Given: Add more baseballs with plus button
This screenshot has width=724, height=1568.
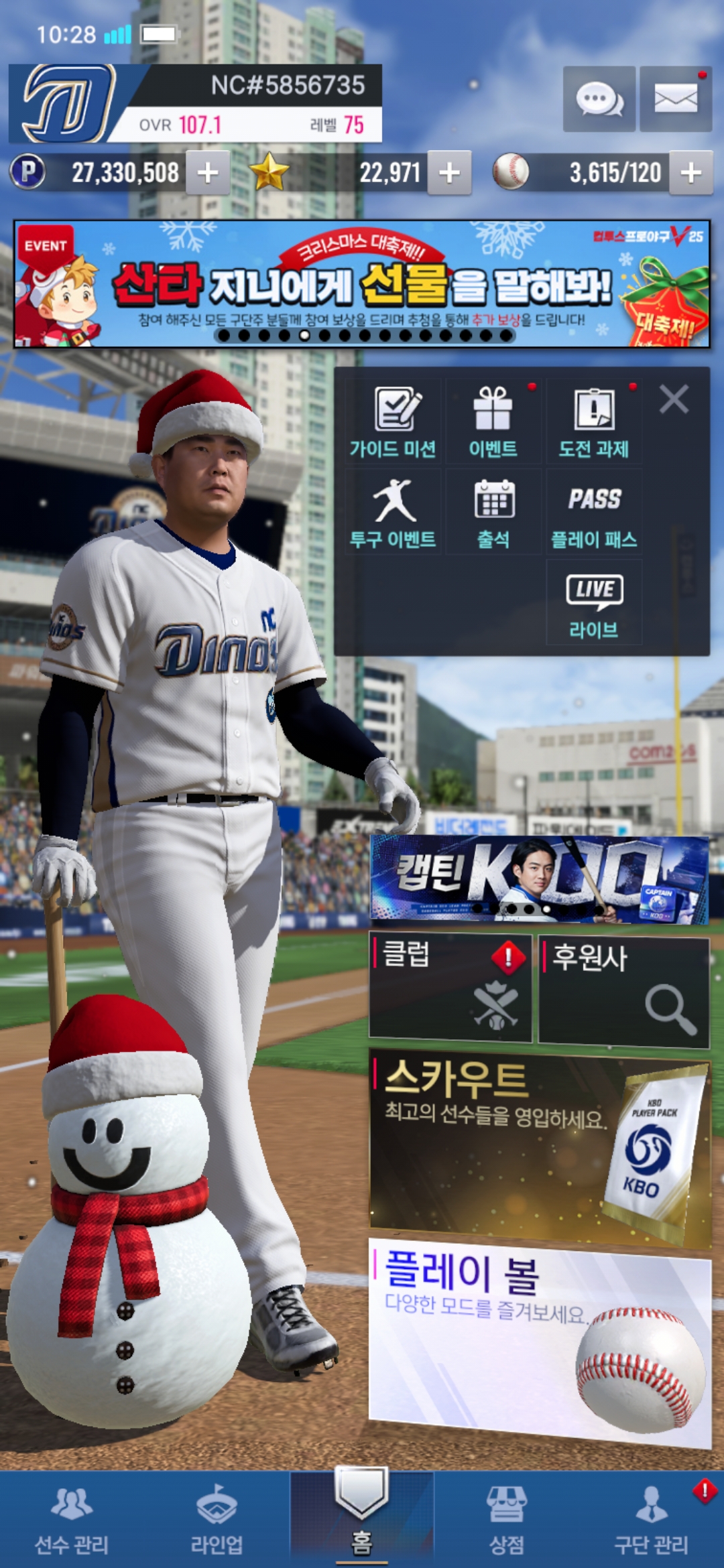Looking at the screenshot, I should click(691, 173).
